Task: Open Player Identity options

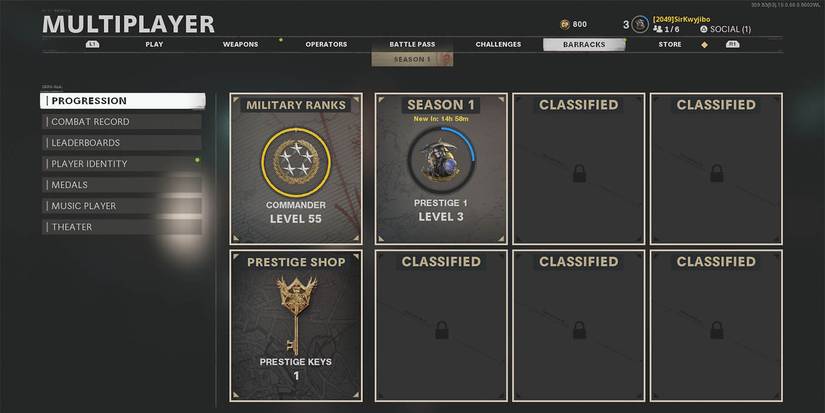Action: 122,164
